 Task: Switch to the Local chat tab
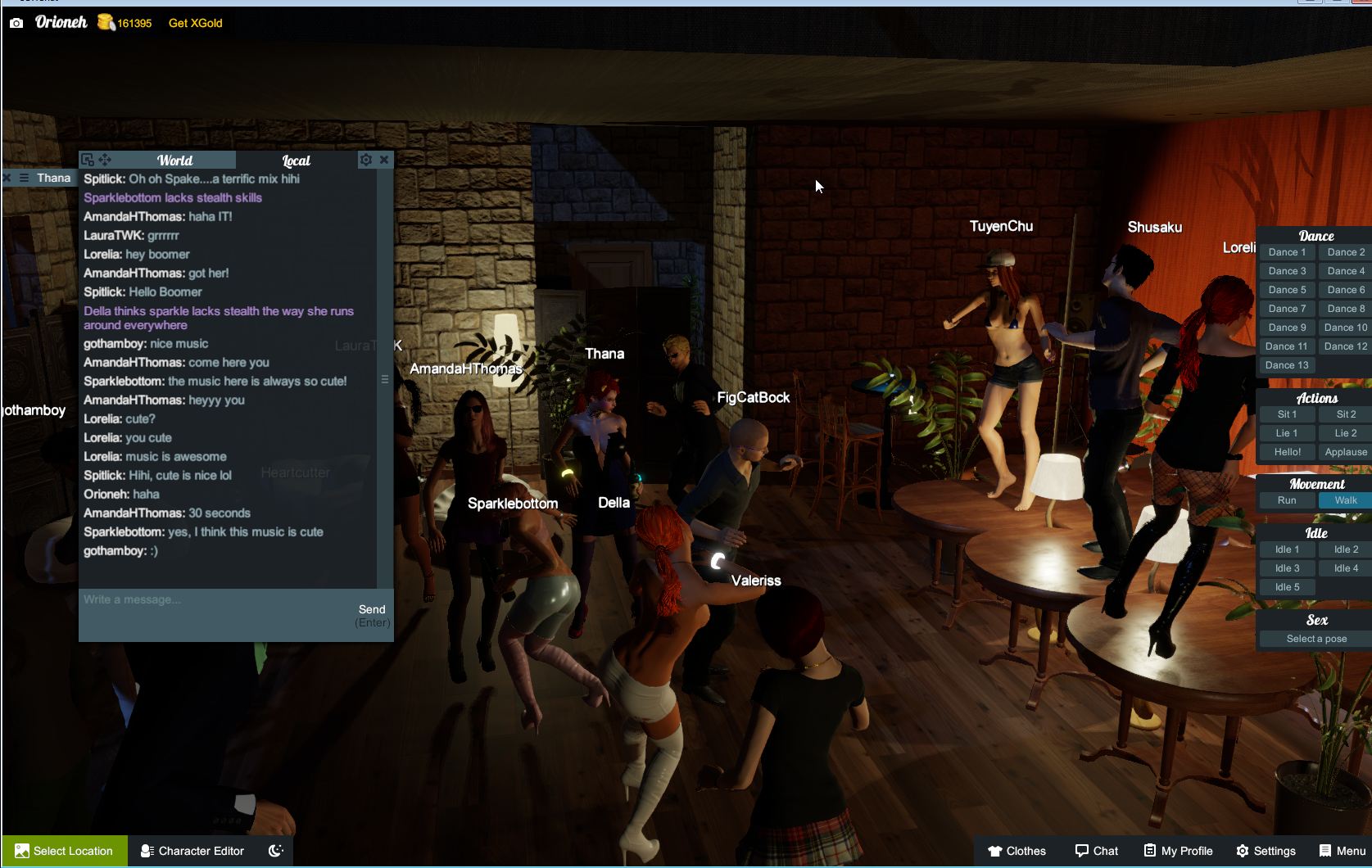coord(296,160)
